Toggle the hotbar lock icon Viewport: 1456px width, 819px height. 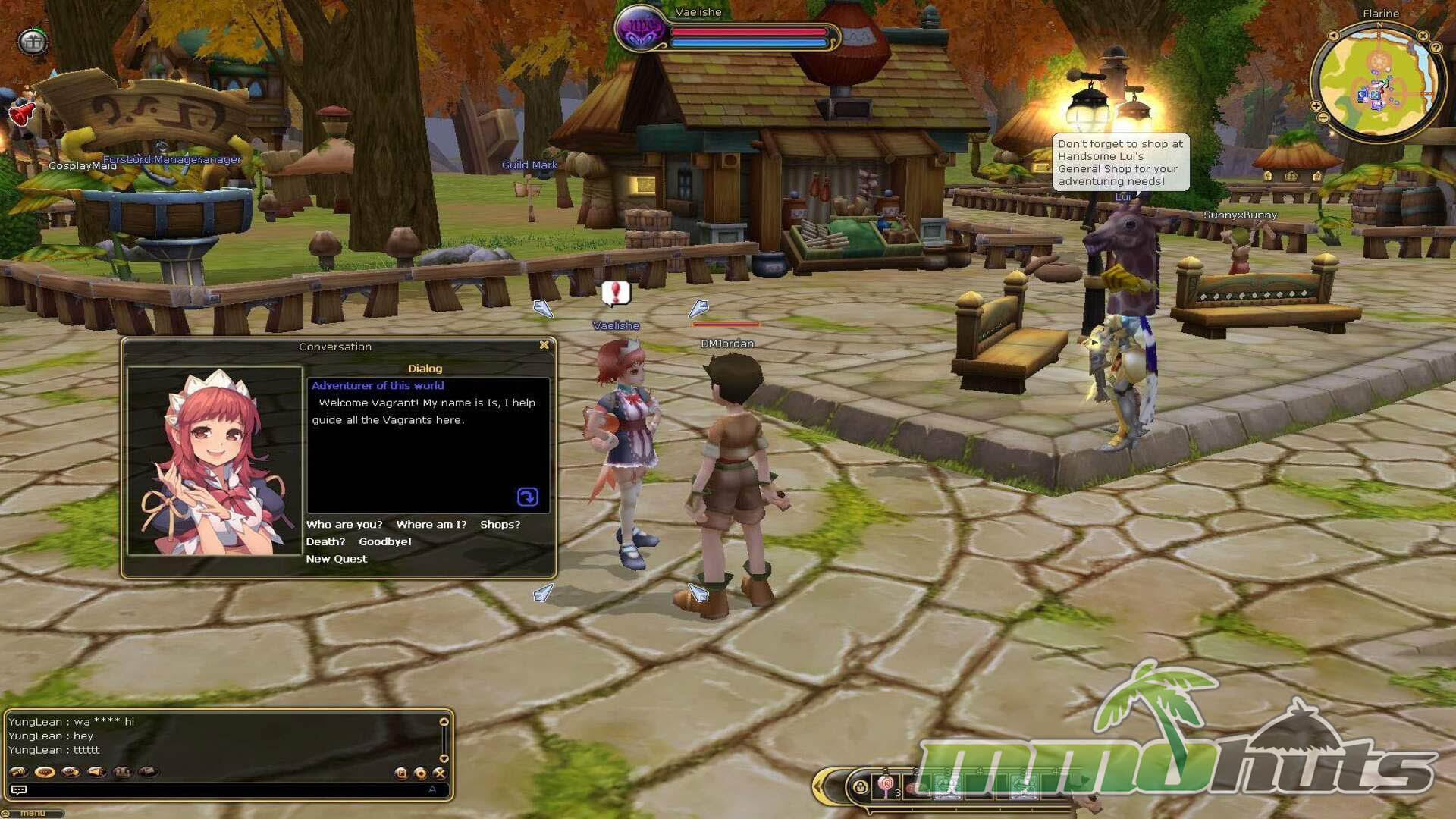coord(860,787)
